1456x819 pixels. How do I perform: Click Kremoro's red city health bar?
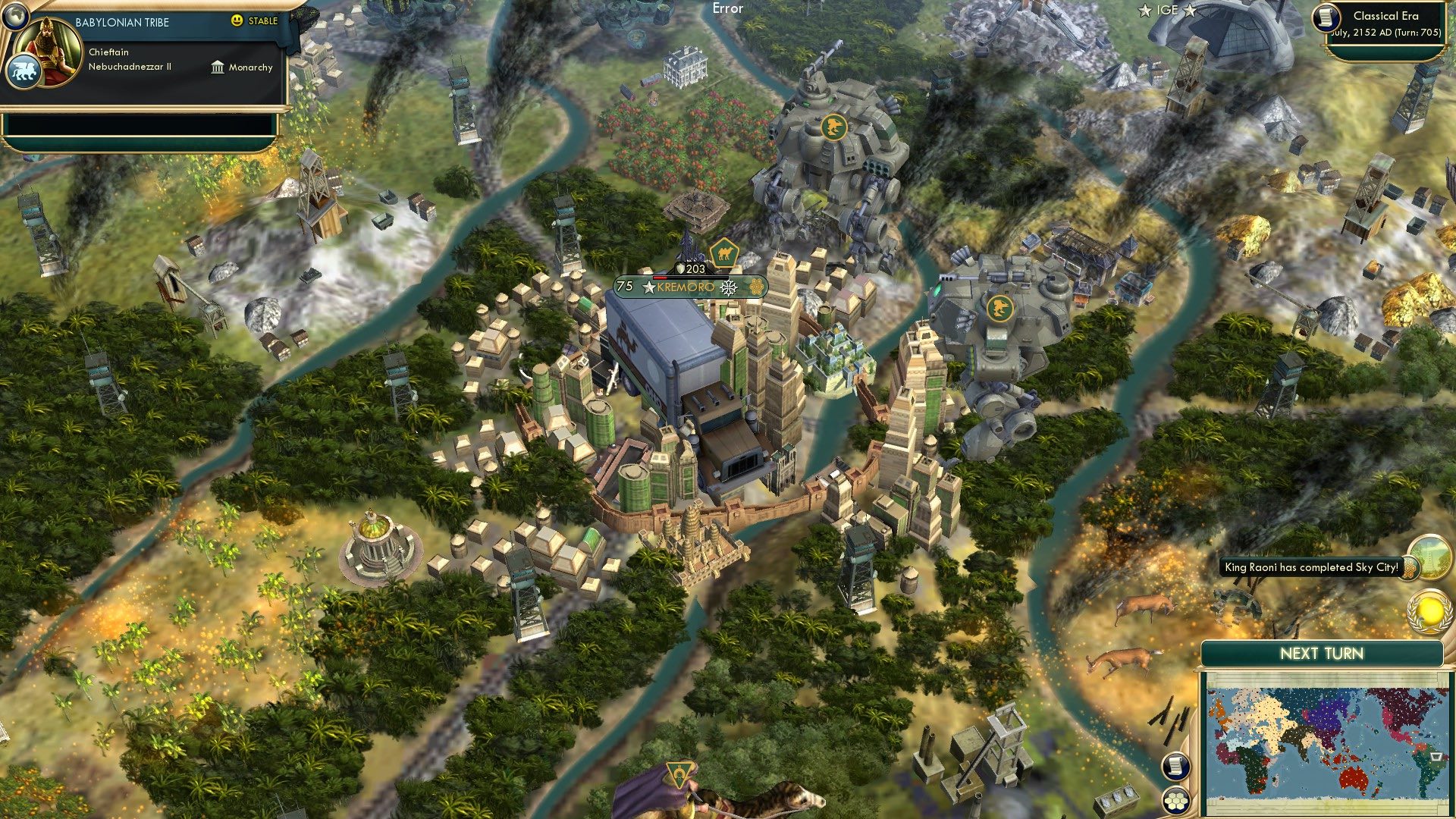660,278
